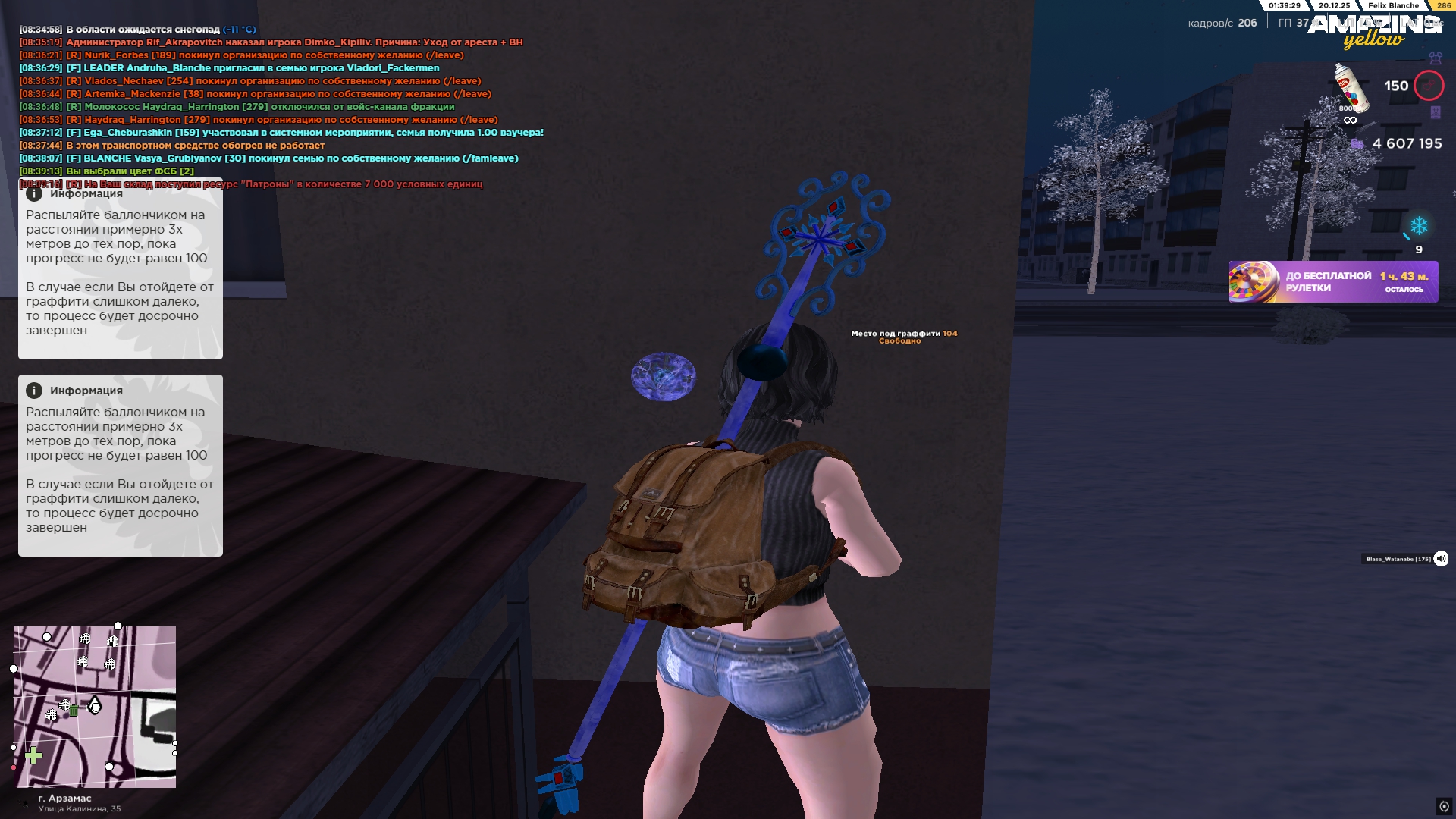Open the free roulette countdown banner
The image size is (1456, 819).
click(1333, 282)
